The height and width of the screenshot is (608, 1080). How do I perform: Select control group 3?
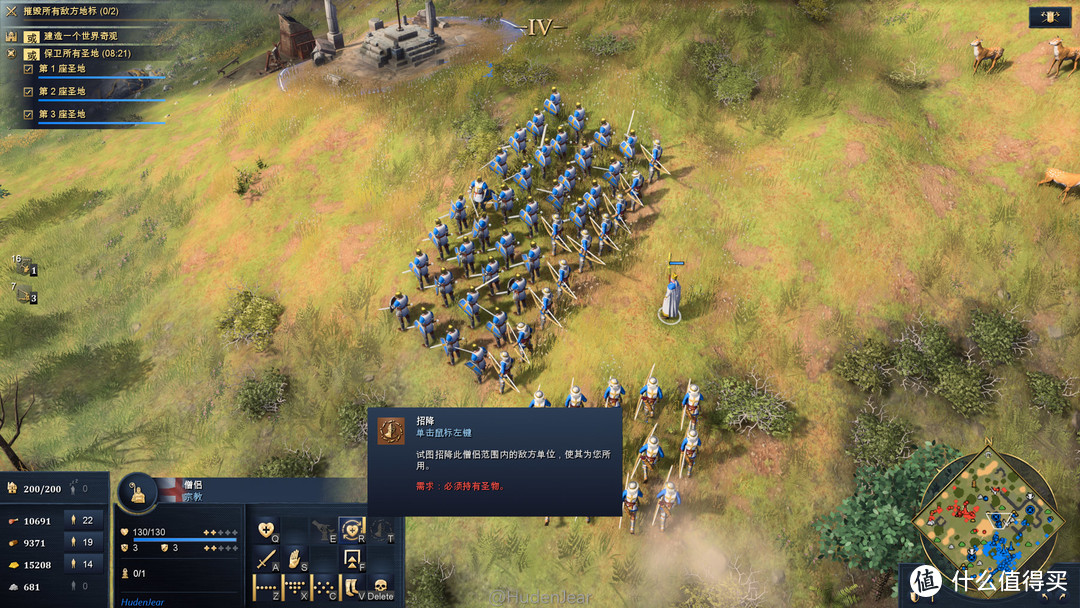tap(24, 294)
